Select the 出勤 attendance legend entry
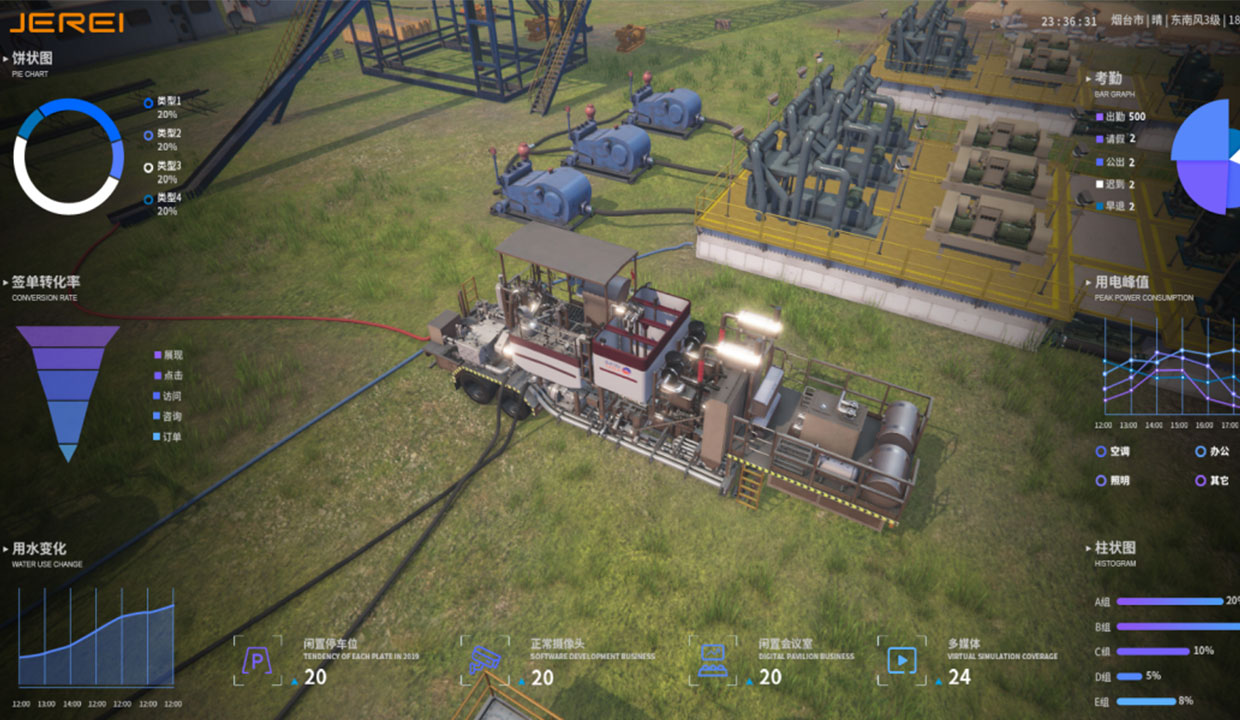This screenshot has height=720, width=1240. tap(1120, 117)
